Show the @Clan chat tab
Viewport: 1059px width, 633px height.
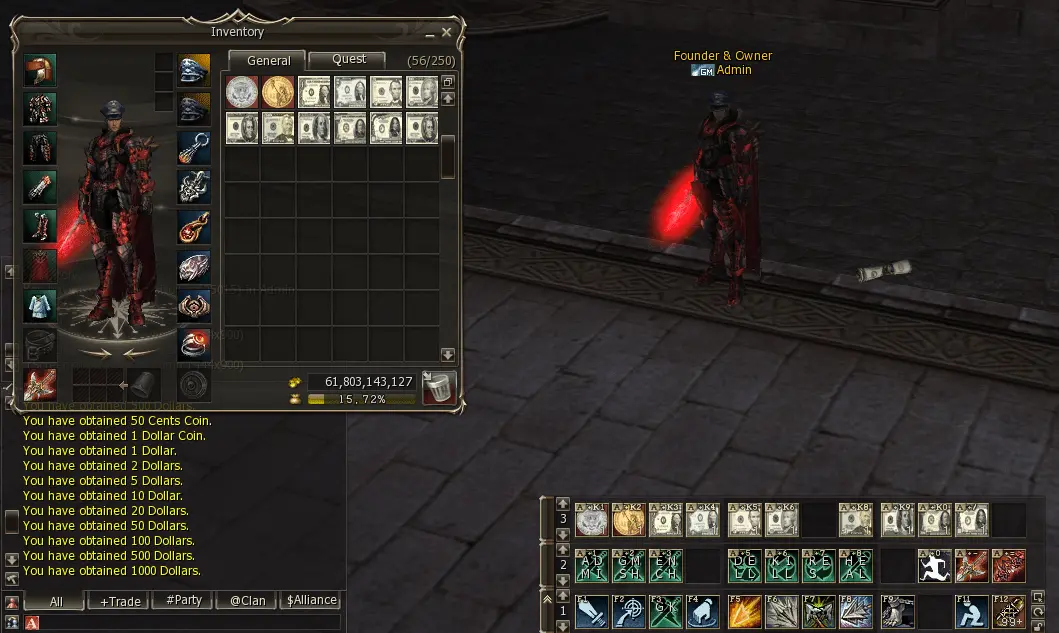point(247,601)
